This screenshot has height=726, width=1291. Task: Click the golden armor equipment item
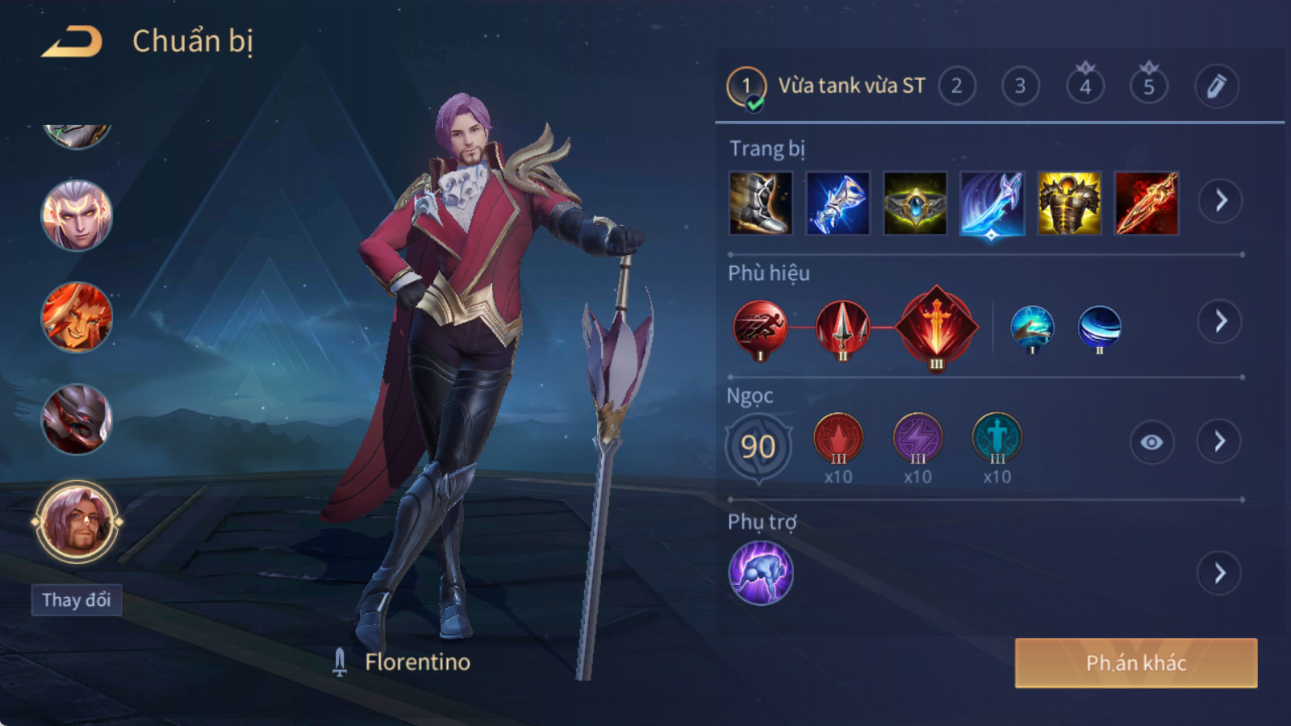(x=1069, y=203)
